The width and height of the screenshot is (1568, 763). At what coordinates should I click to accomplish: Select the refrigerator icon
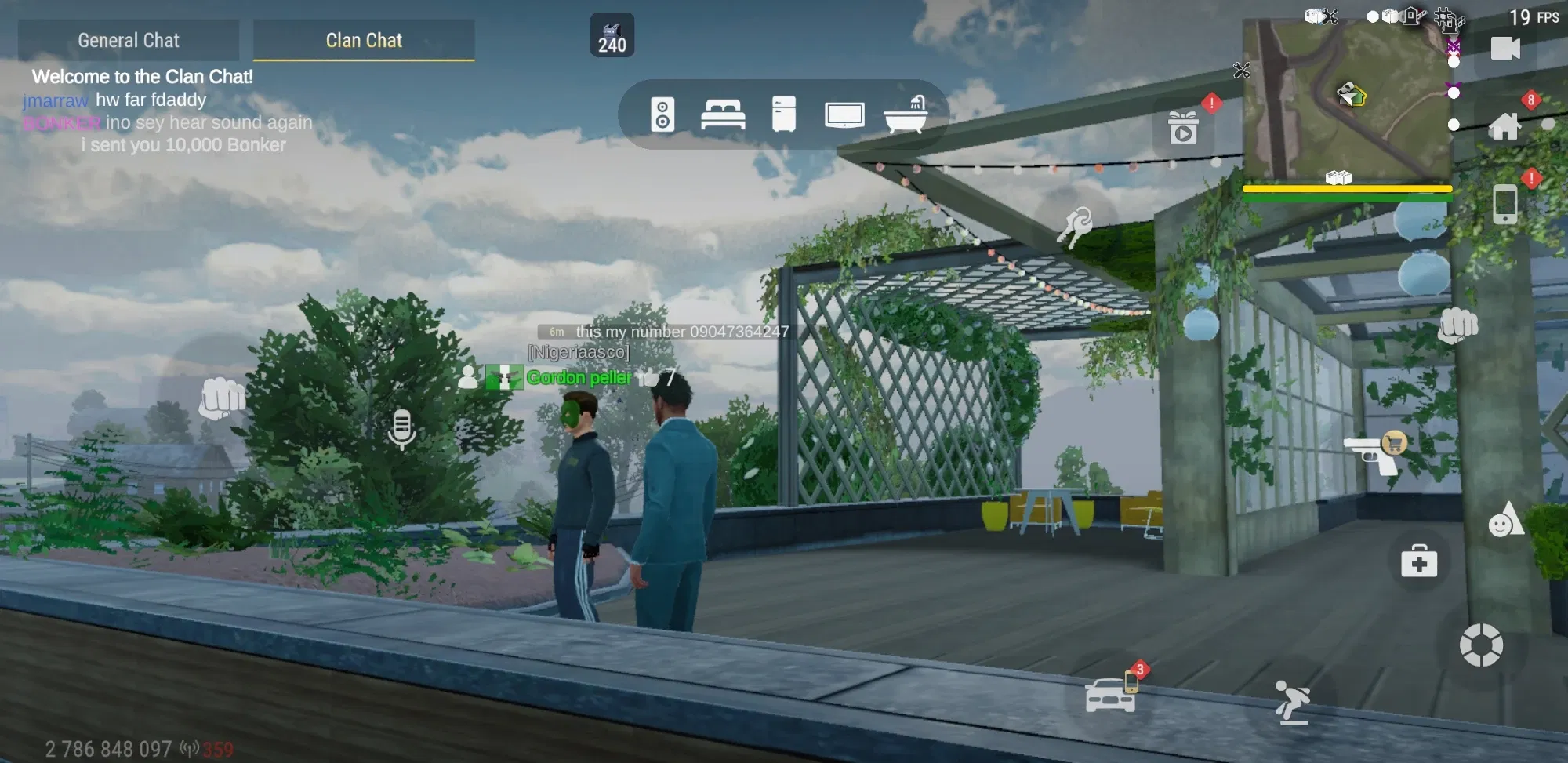(783, 114)
